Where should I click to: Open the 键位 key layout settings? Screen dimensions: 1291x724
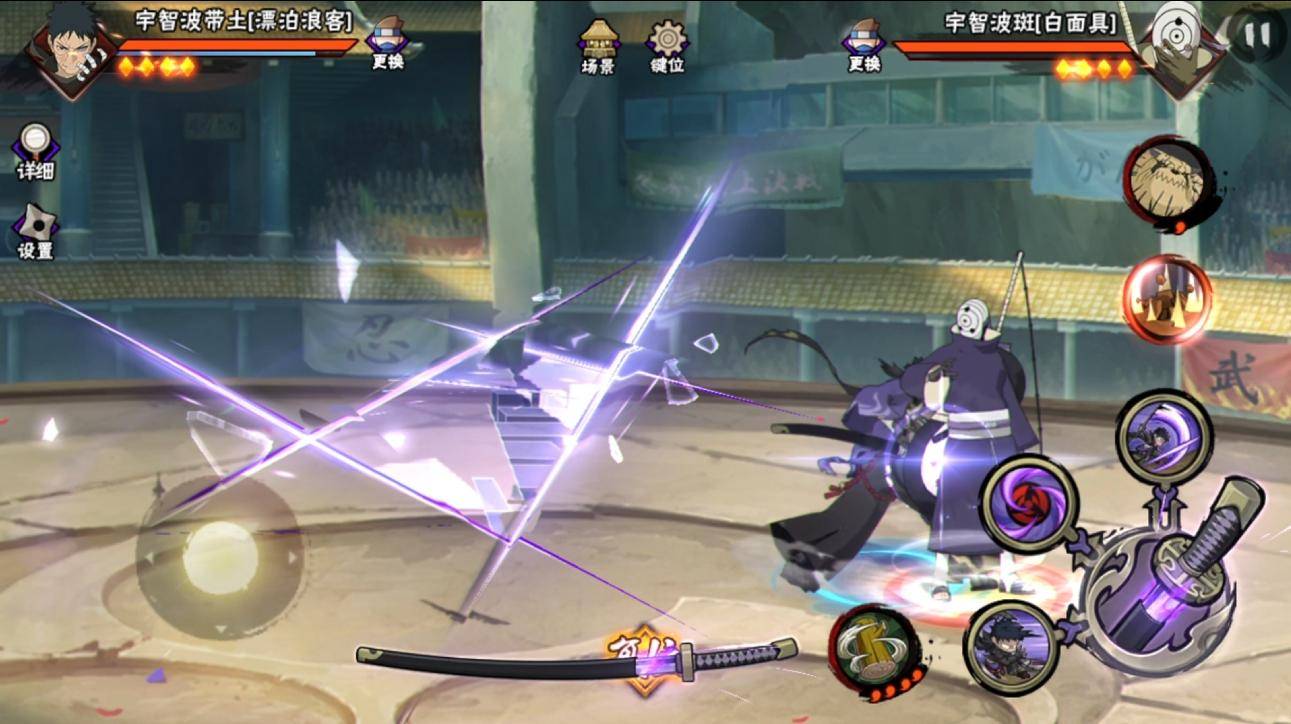pyautogui.click(x=667, y=44)
